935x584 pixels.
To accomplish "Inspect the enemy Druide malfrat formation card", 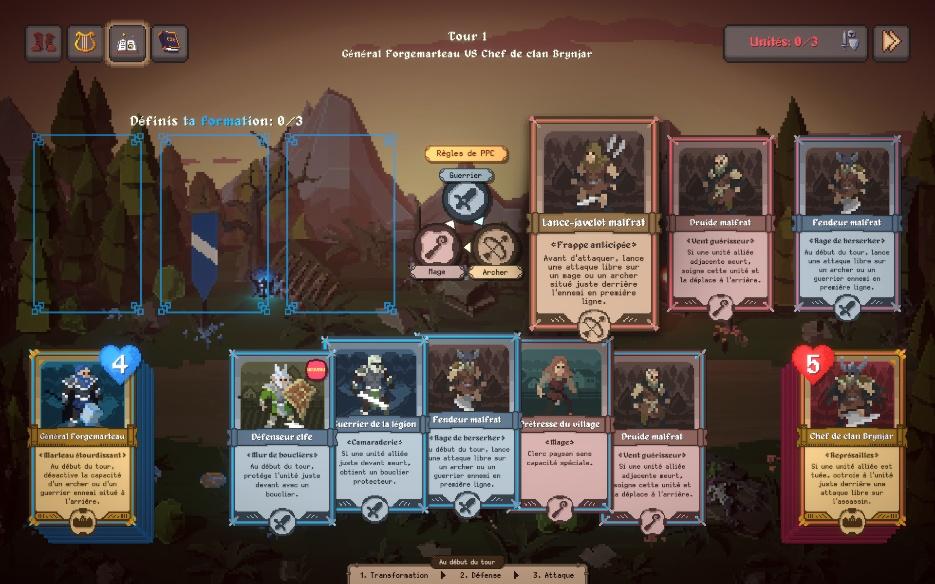I will 720,225.
